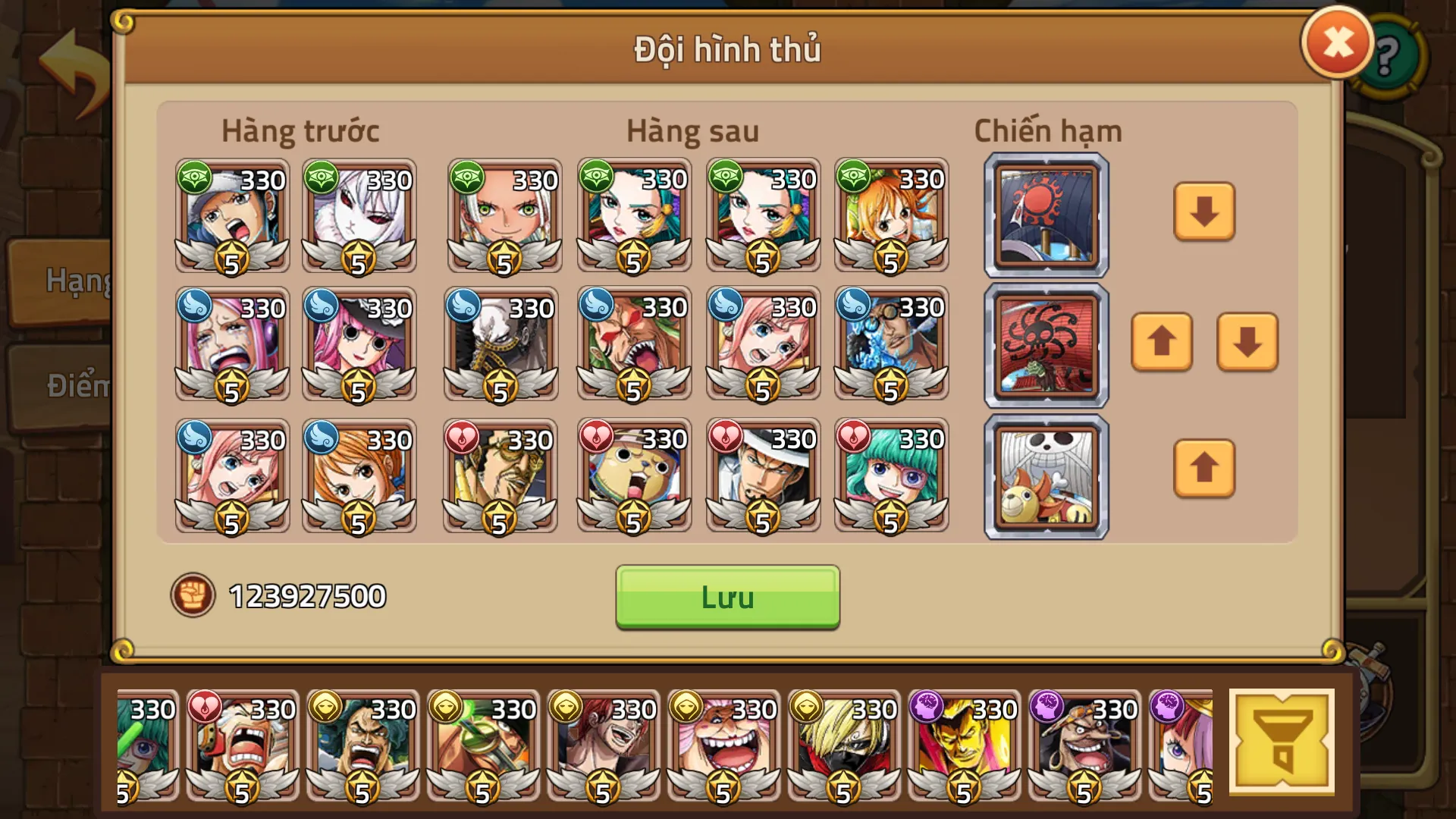Tap the first battleship under Chiến hạm
The width and height of the screenshot is (1456, 819).
(x=1045, y=215)
